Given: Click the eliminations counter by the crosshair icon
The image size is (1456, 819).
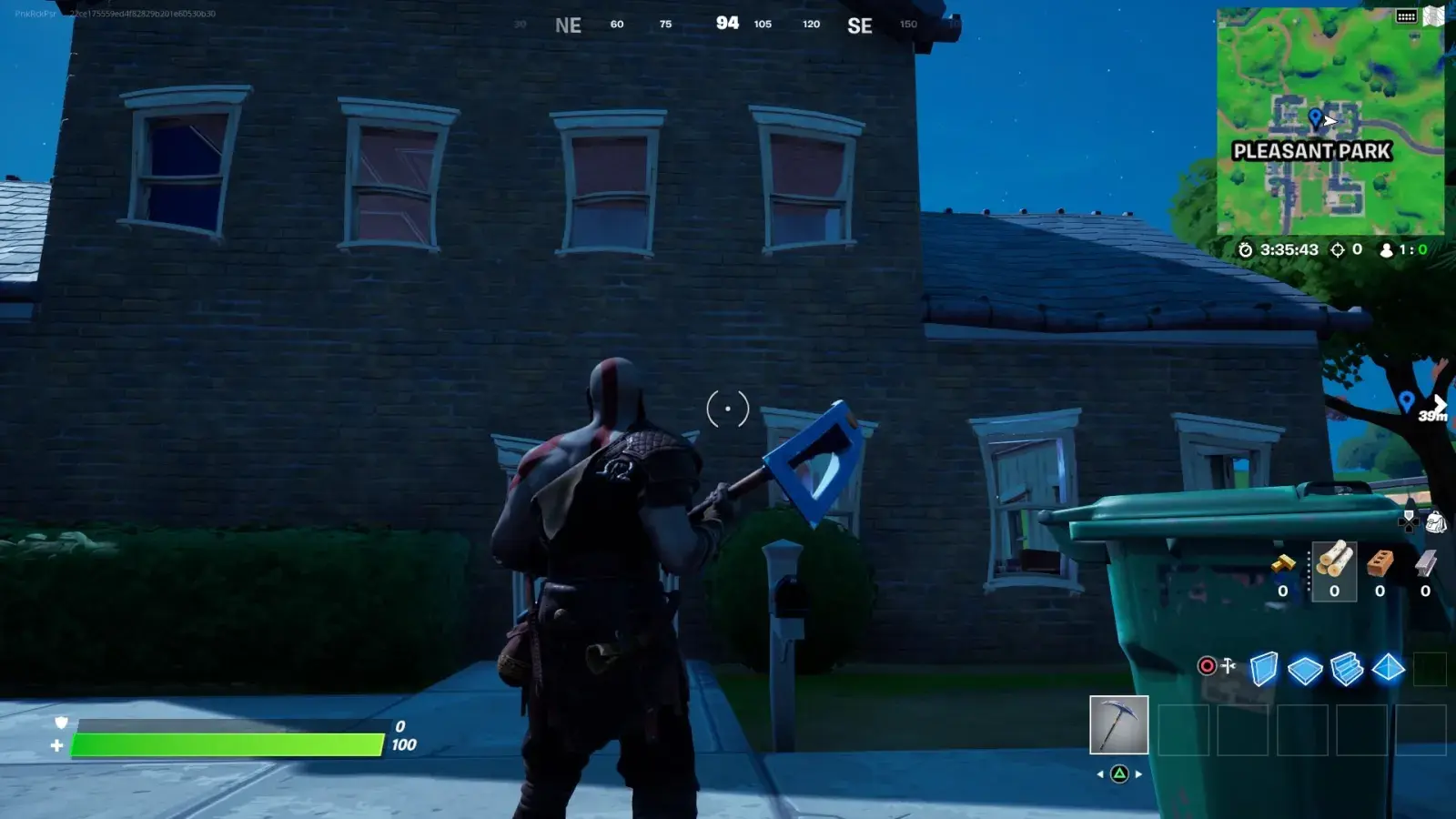Looking at the screenshot, I should [x=1345, y=248].
